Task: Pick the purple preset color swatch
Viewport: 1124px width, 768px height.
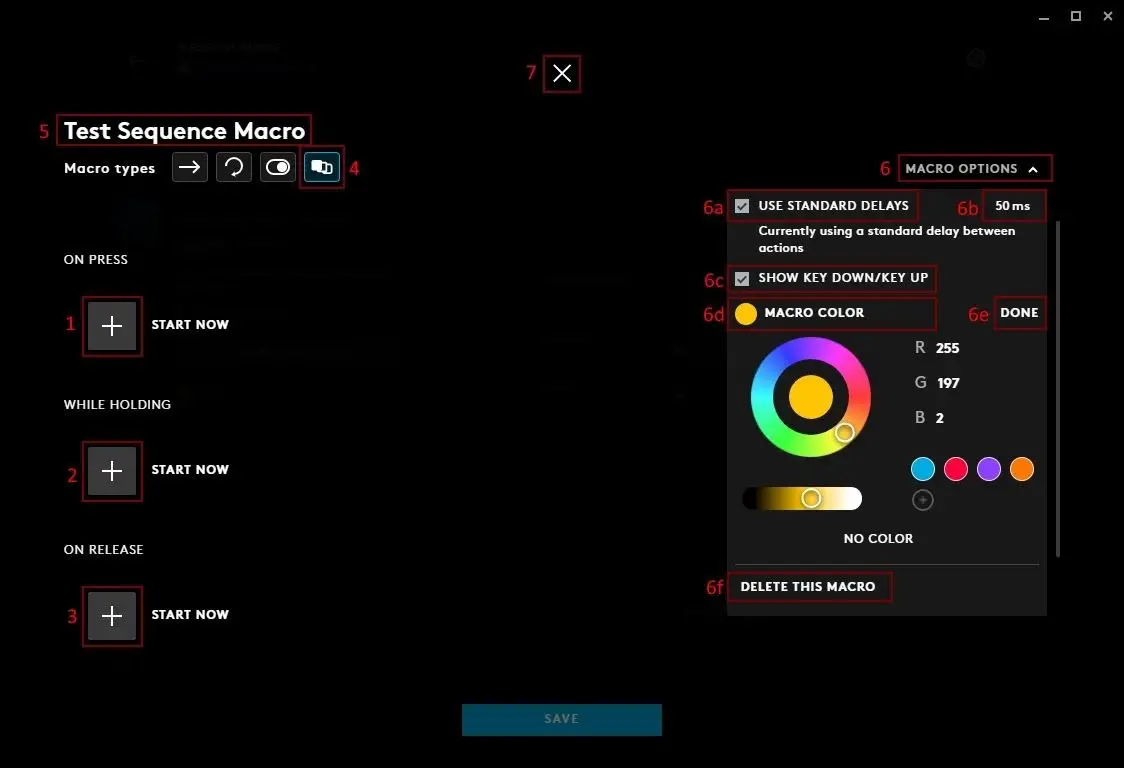Action: [x=989, y=469]
